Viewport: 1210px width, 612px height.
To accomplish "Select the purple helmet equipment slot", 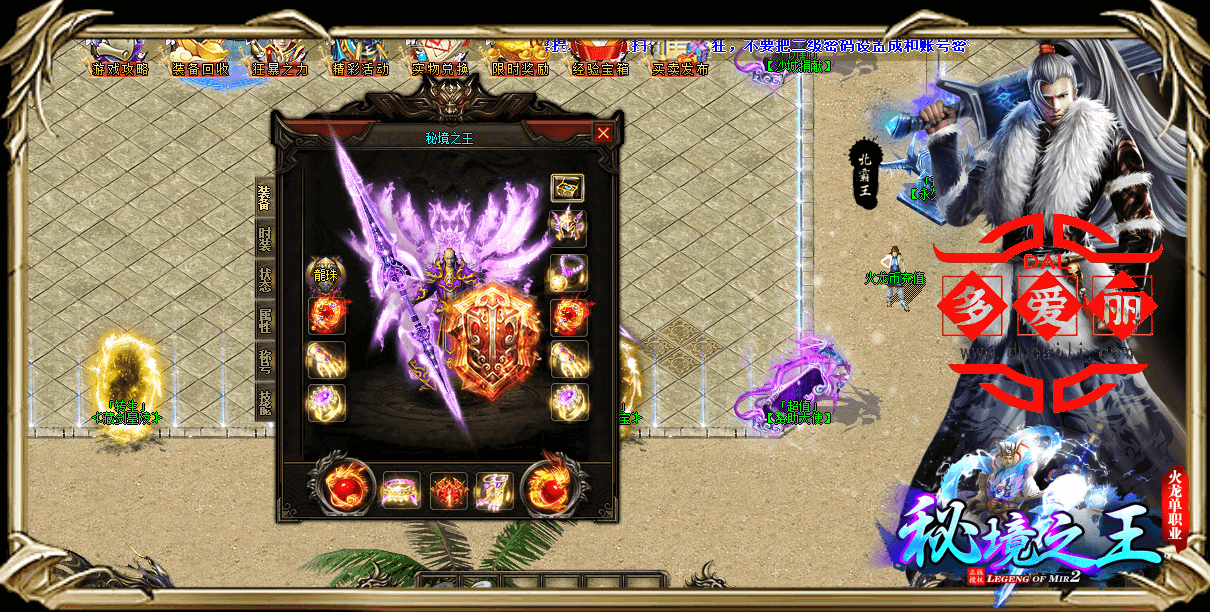I will (x=569, y=228).
